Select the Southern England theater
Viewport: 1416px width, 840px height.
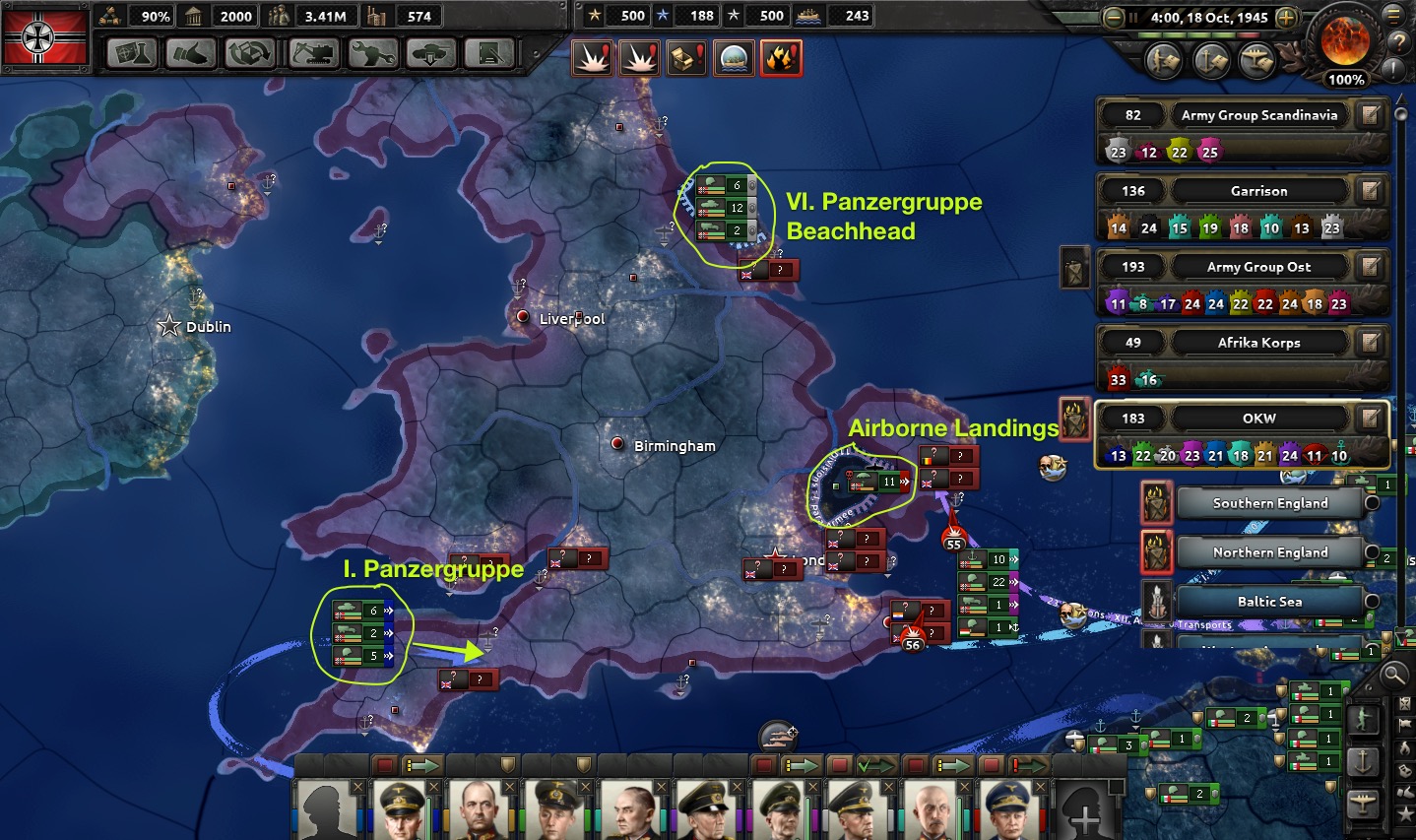coord(1269,503)
